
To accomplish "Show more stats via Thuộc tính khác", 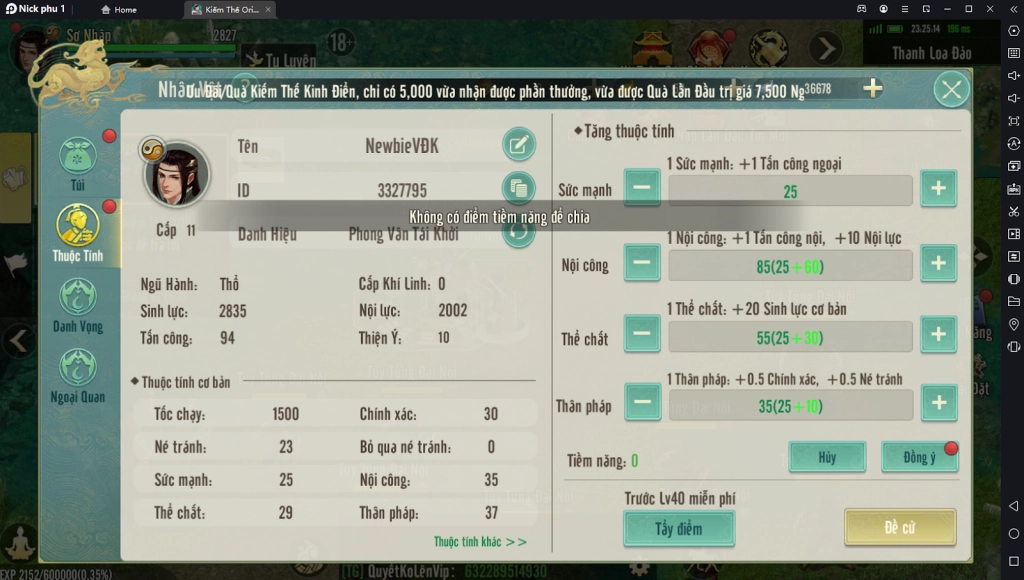I will [480, 542].
